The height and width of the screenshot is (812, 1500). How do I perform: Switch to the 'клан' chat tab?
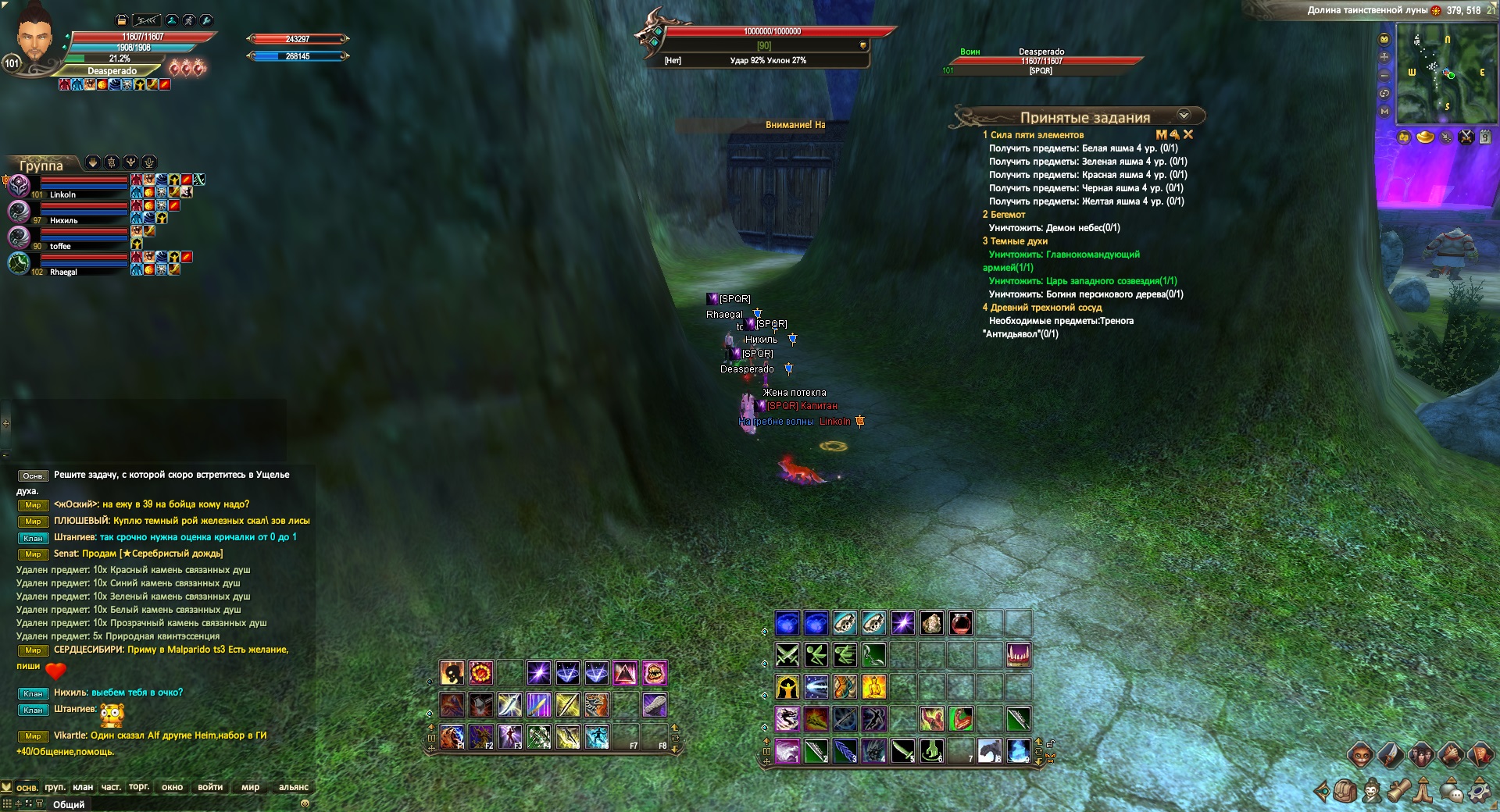(x=83, y=787)
